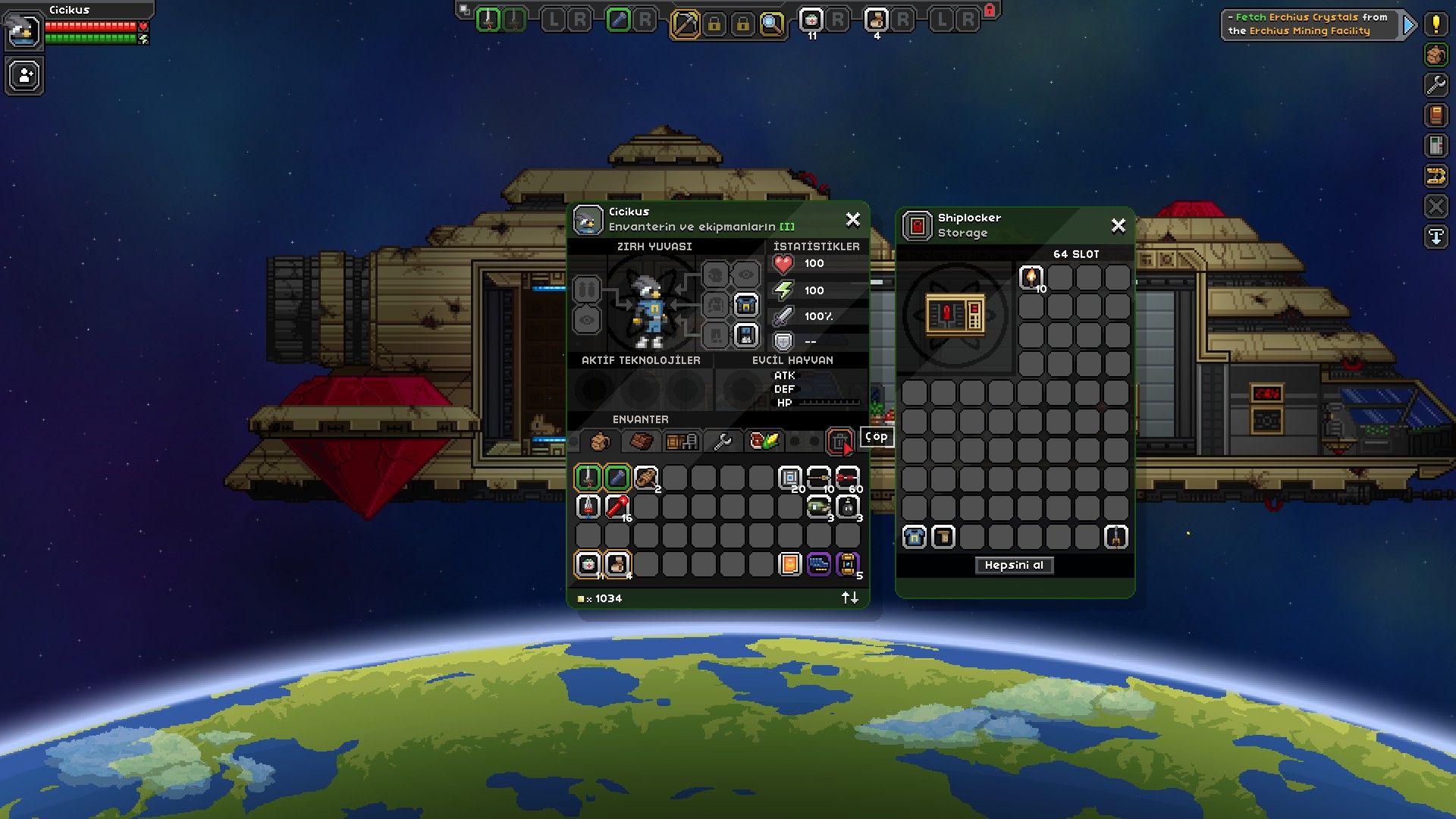Open the party invite portrait button
The height and width of the screenshot is (819, 1456).
point(25,76)
